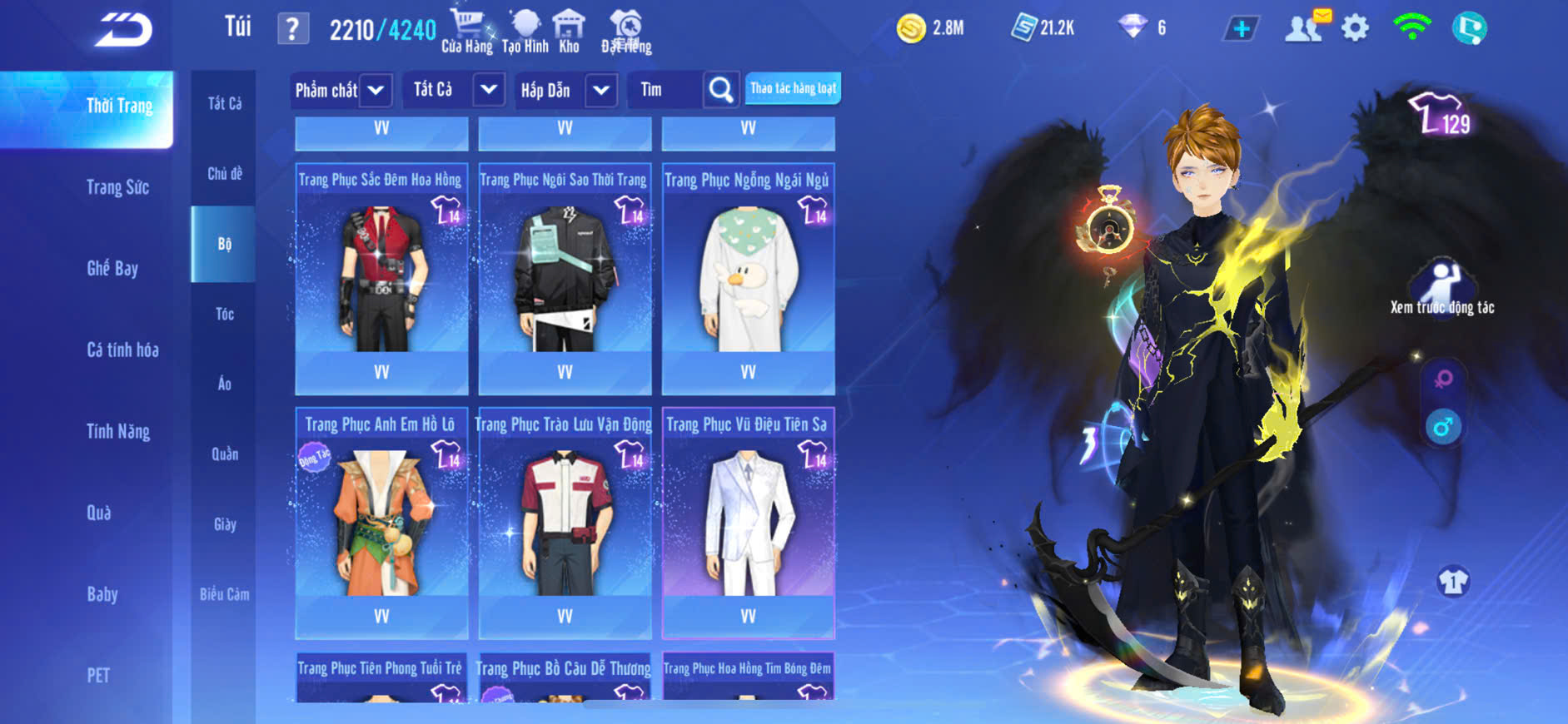
Task: Click the blue plus top-up button
Action: pos(1241,28)
